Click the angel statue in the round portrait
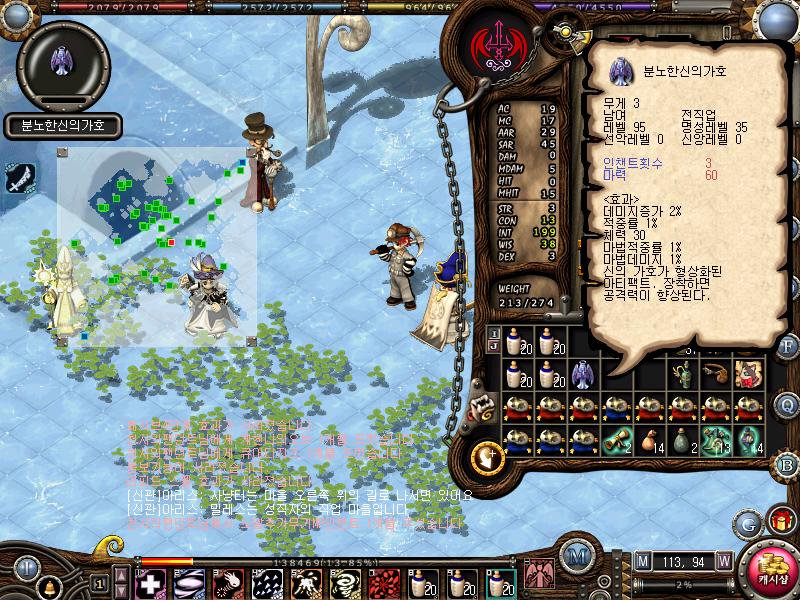800x600 pixels. coord(61,62)
